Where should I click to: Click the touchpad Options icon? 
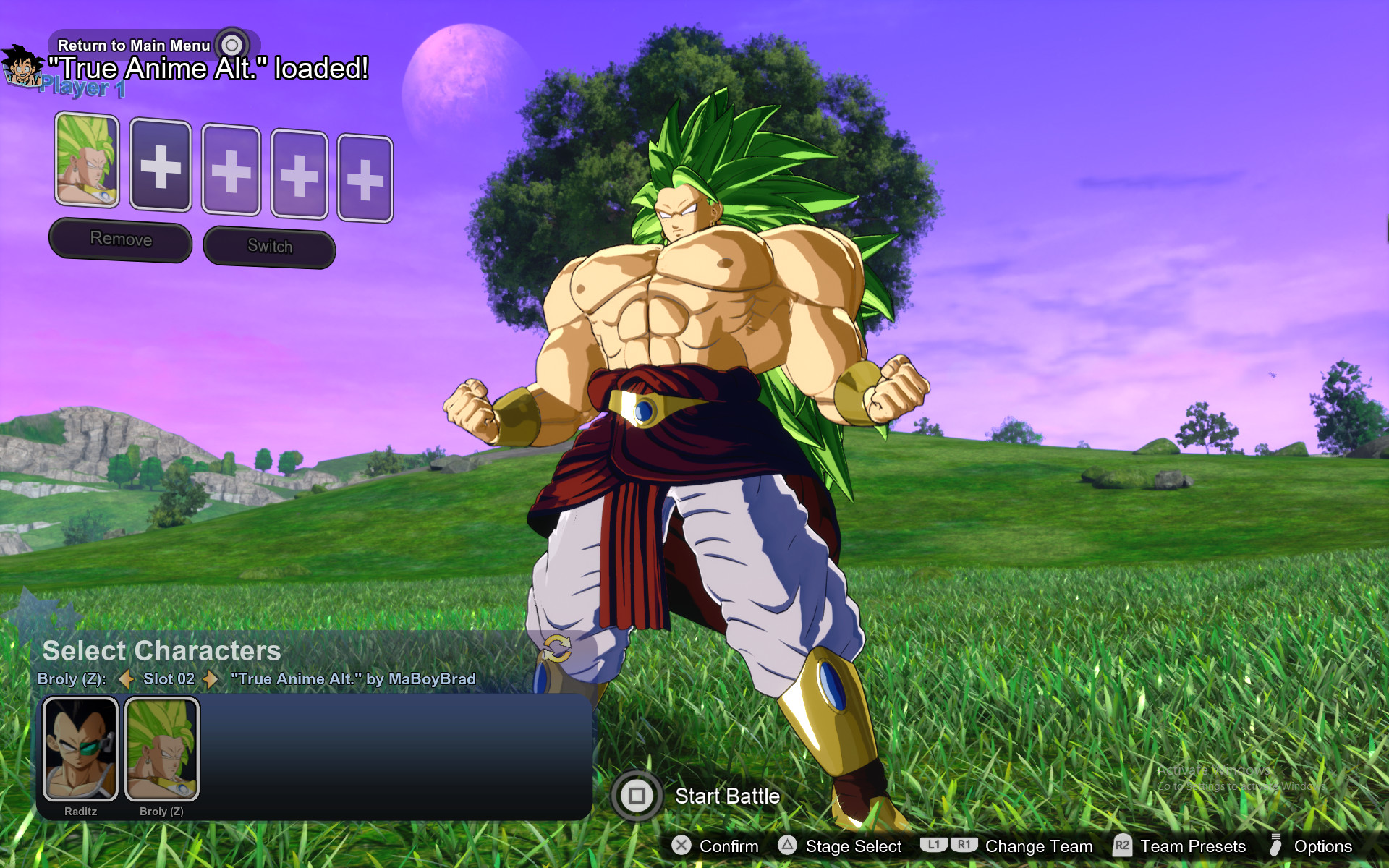(1275, 846)
